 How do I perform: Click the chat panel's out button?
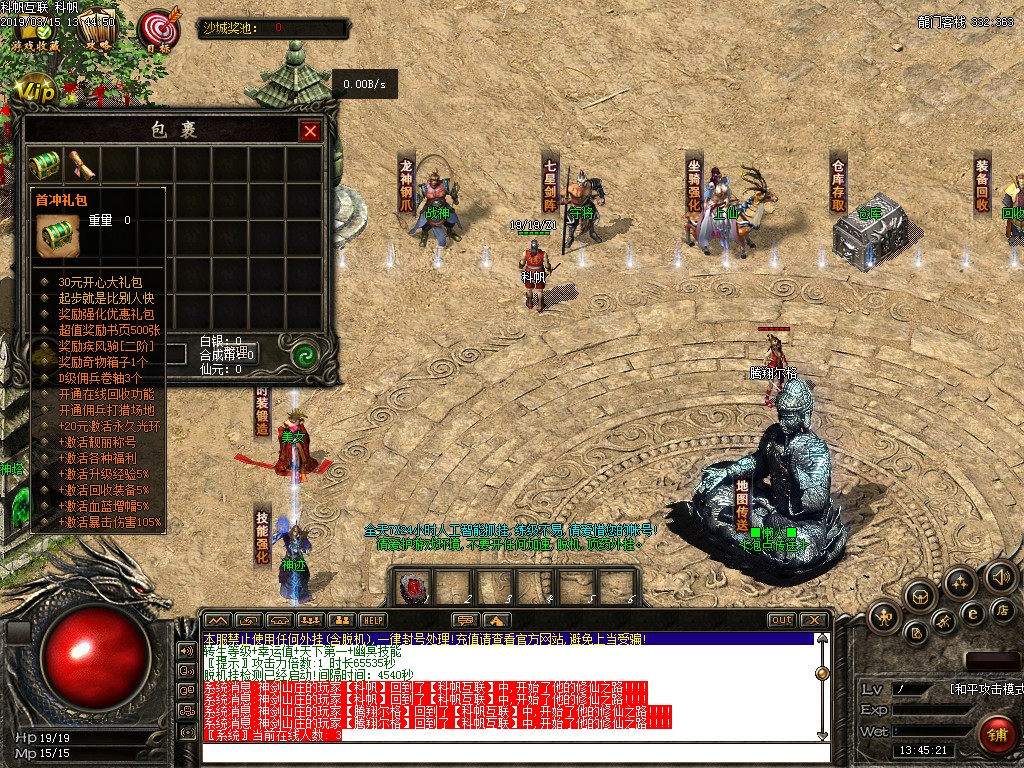781,620
